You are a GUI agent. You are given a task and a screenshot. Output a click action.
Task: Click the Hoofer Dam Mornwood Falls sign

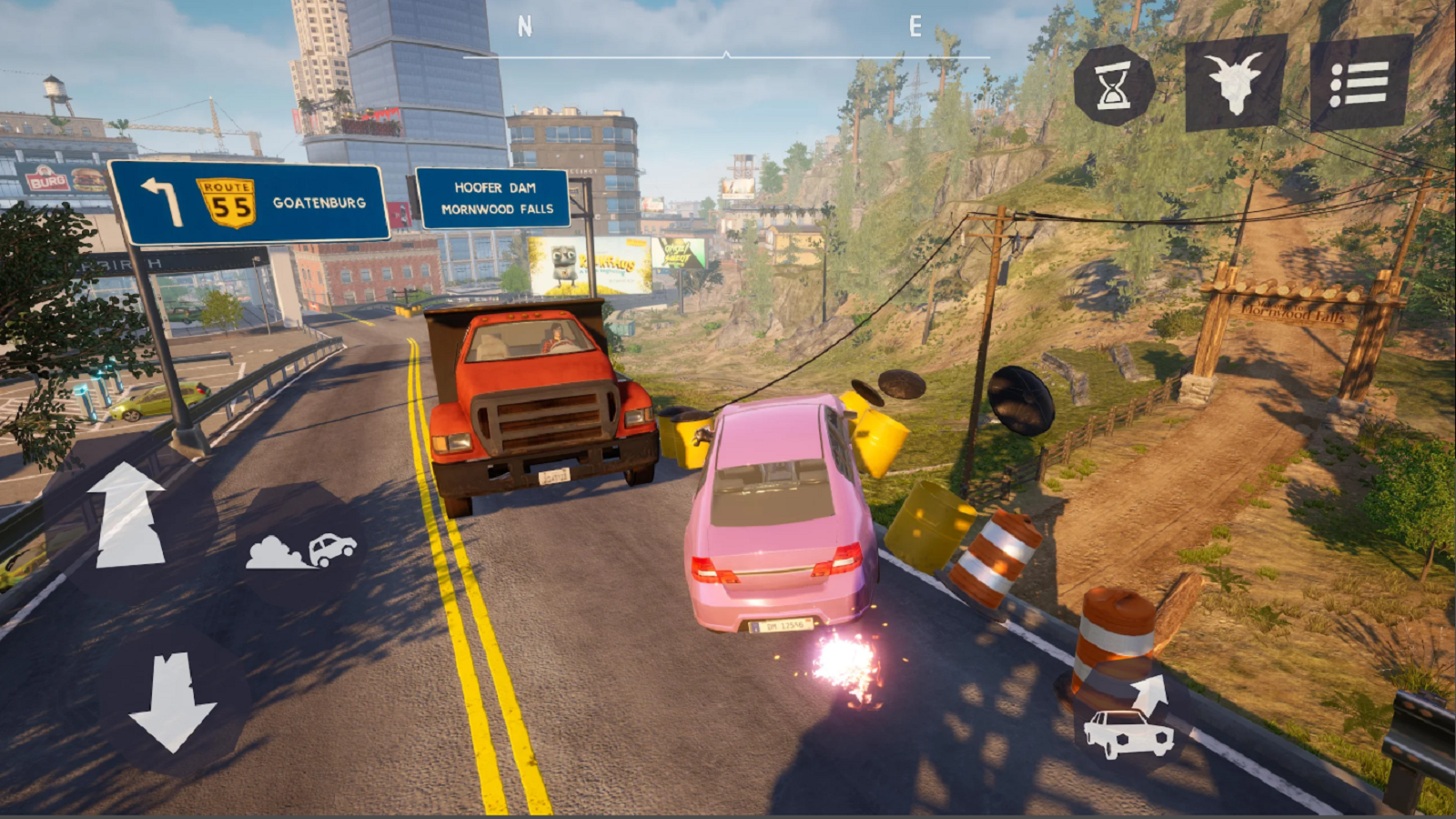[496, 199]
